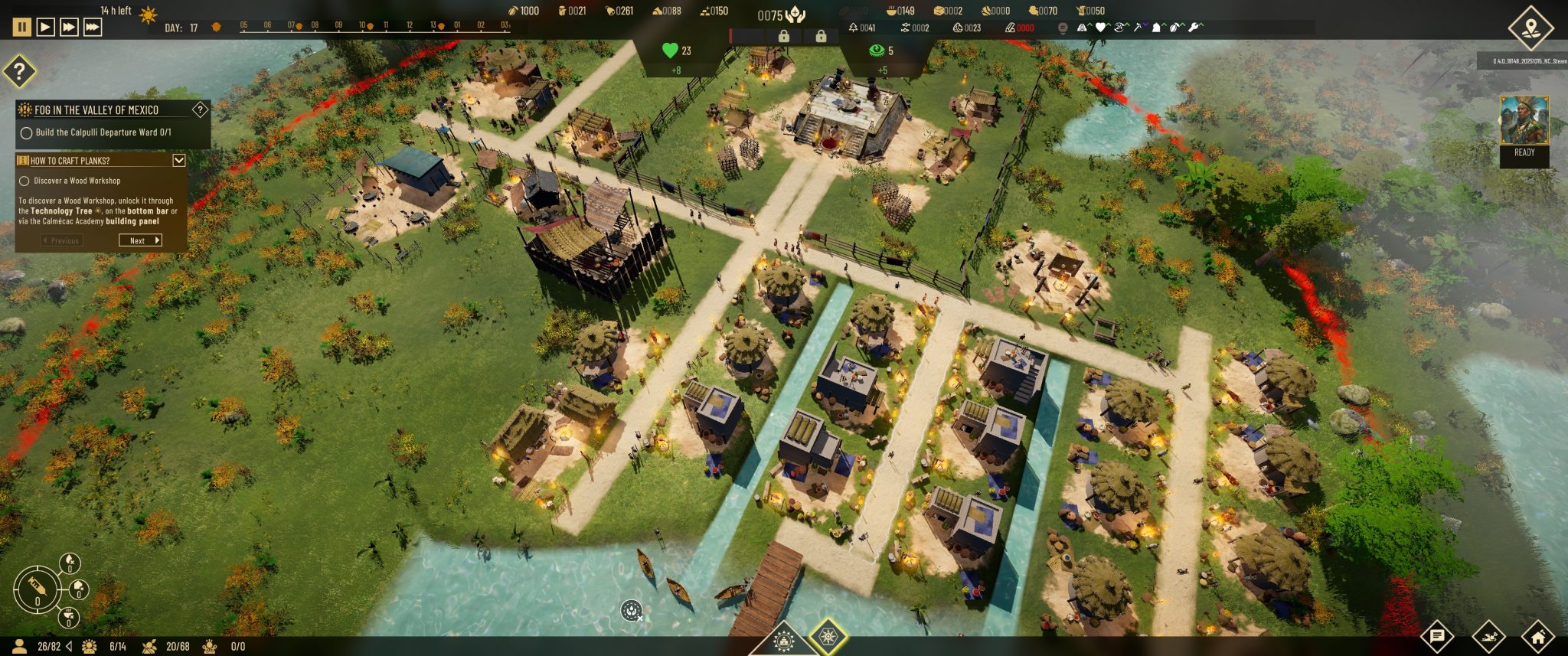Open the chat message log button
Screen dimensions: 1568x656
coord(1437,636)
